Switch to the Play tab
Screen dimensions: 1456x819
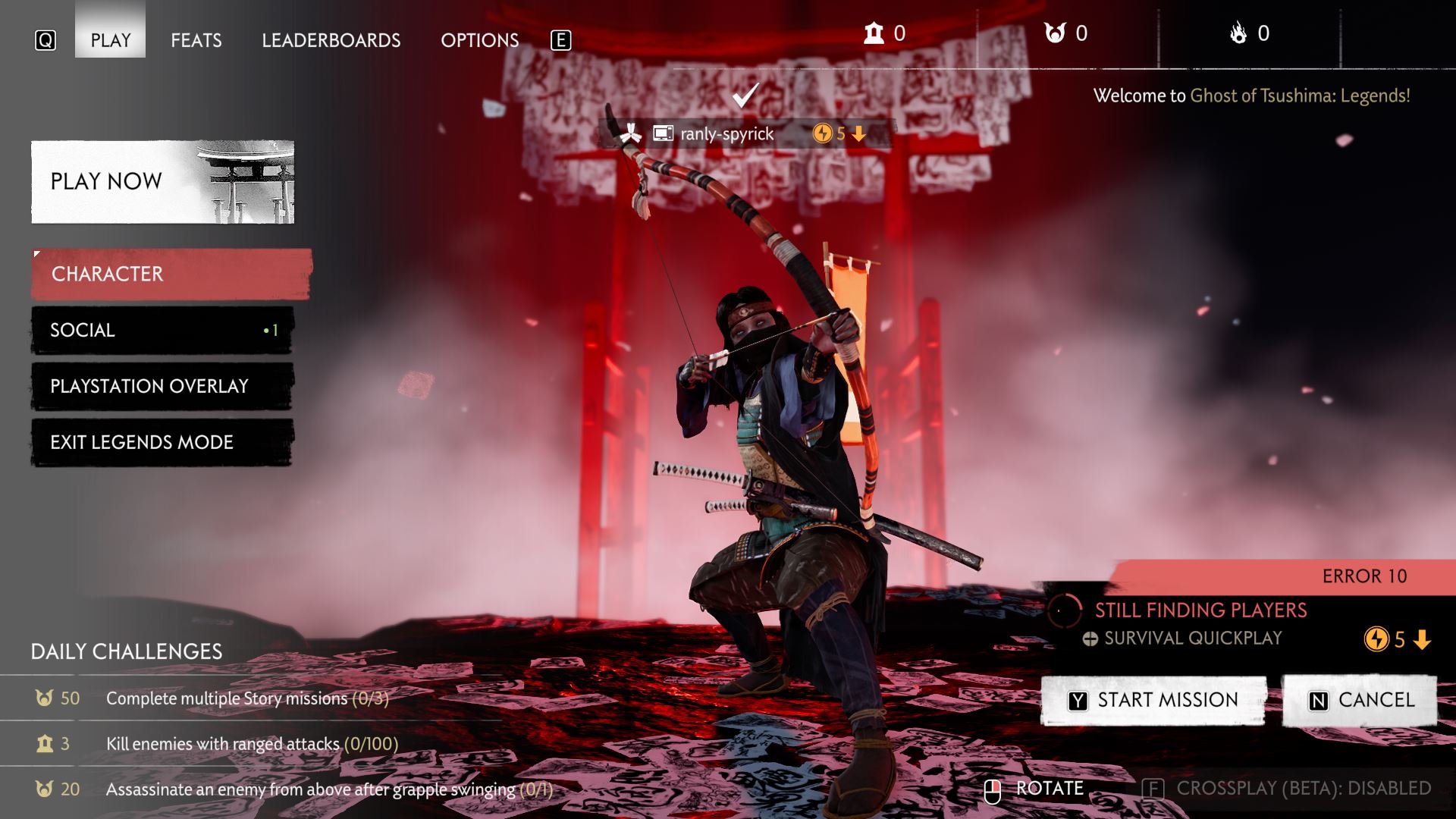tap(111, 40)
